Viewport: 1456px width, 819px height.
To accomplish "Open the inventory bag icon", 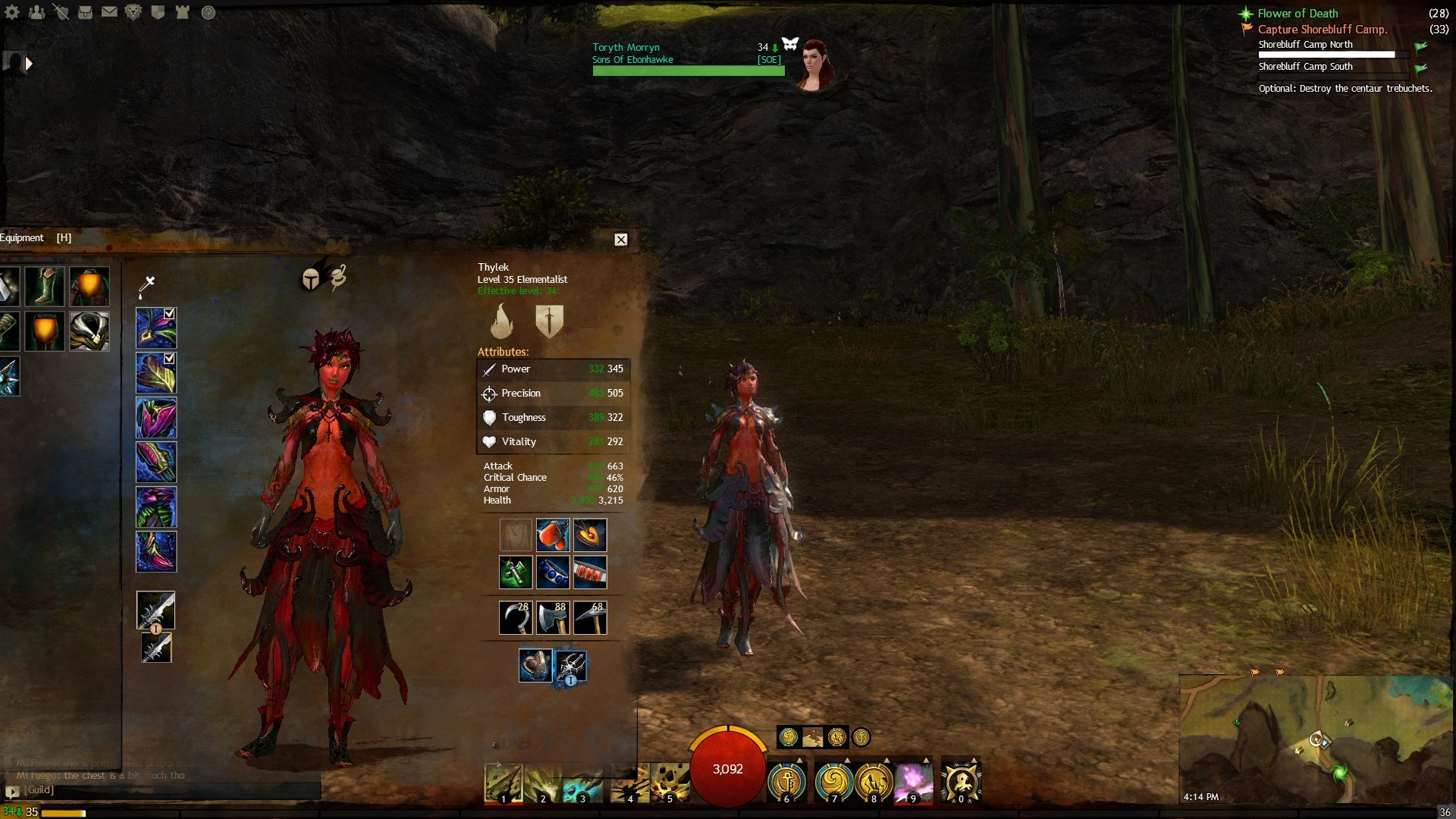I will [86, 12].
